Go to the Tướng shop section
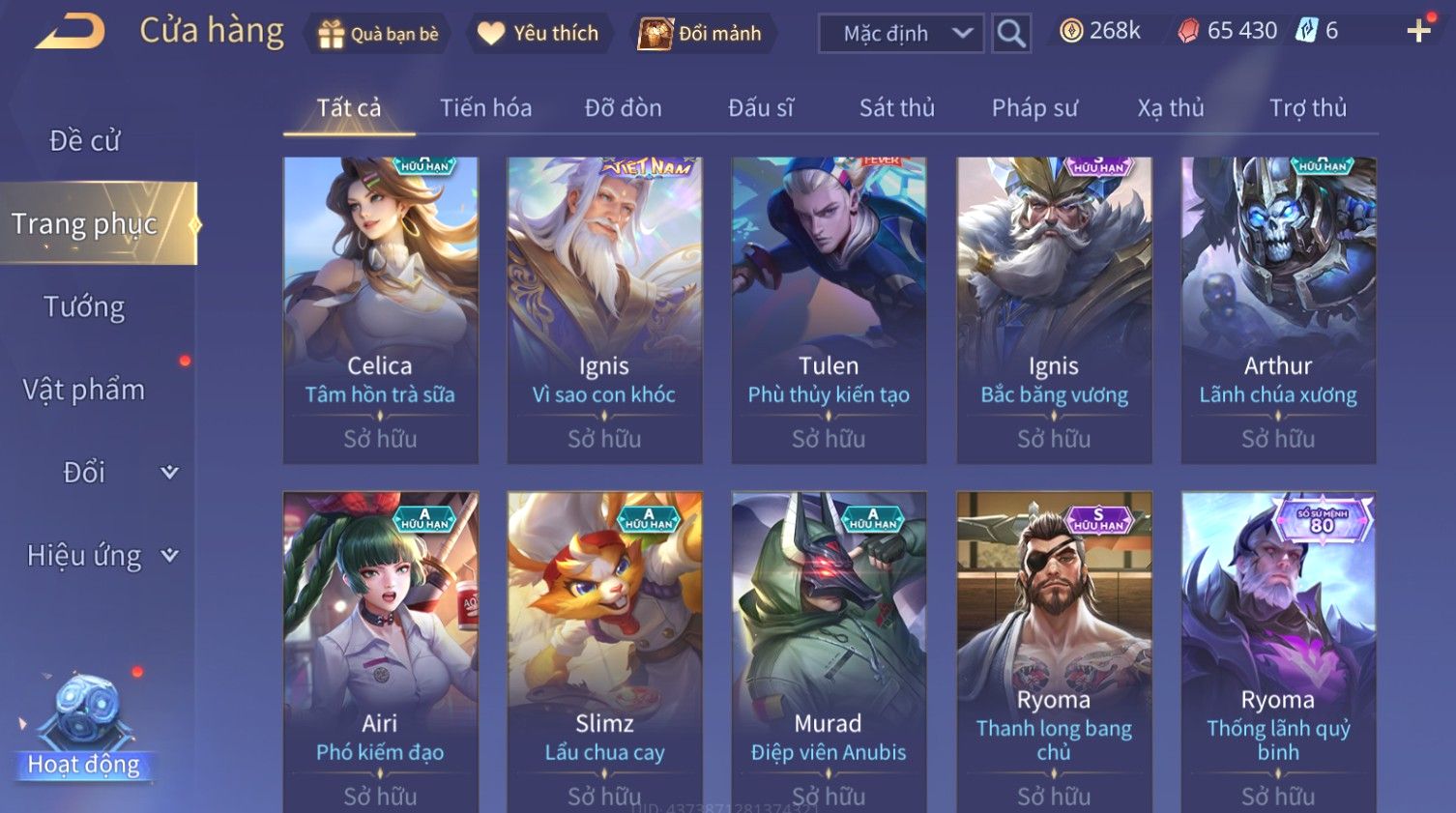1456x813 pixels. point(85,307)
